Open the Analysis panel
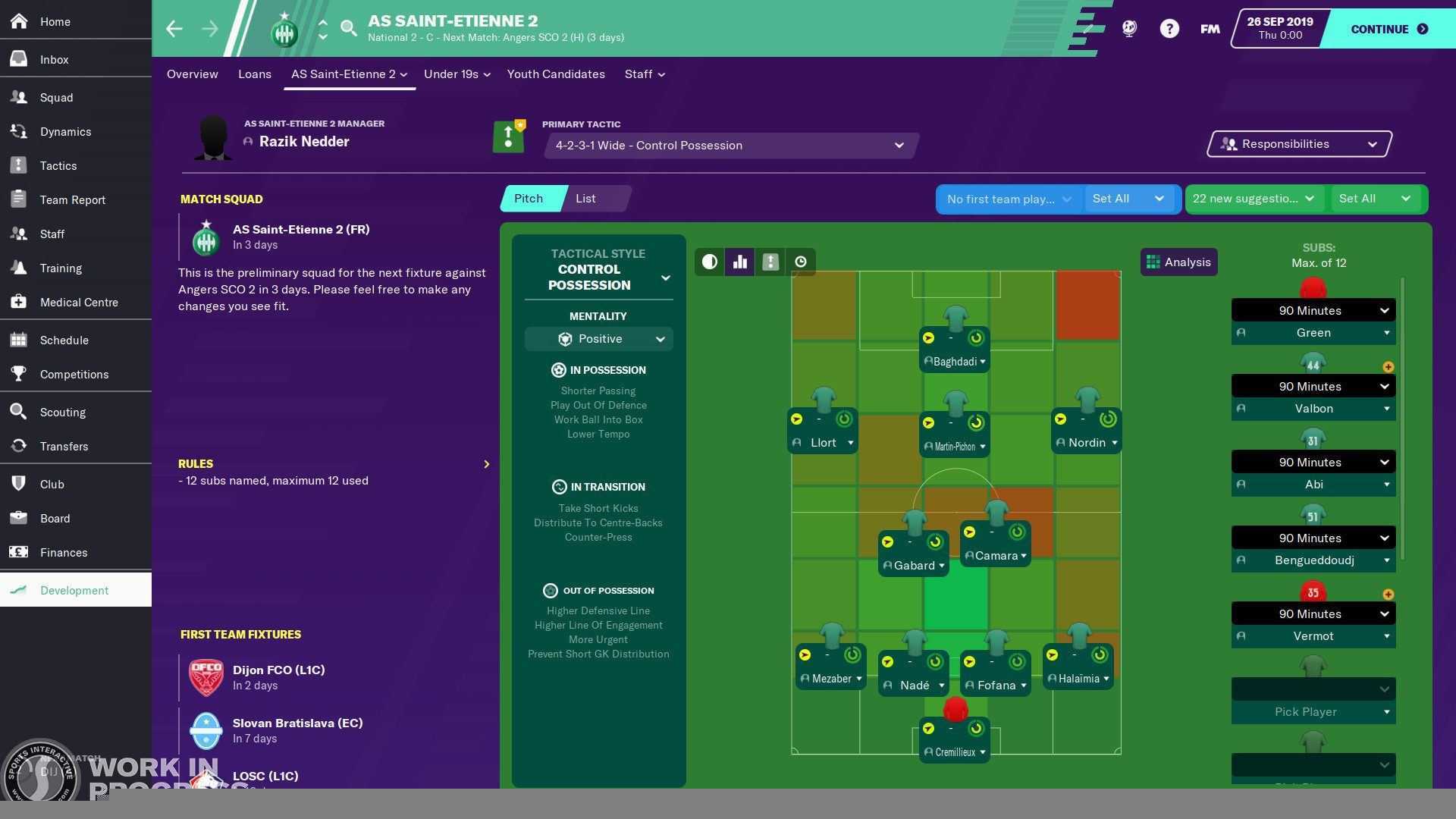The image size is (1456, 819). pos(1178,262)
